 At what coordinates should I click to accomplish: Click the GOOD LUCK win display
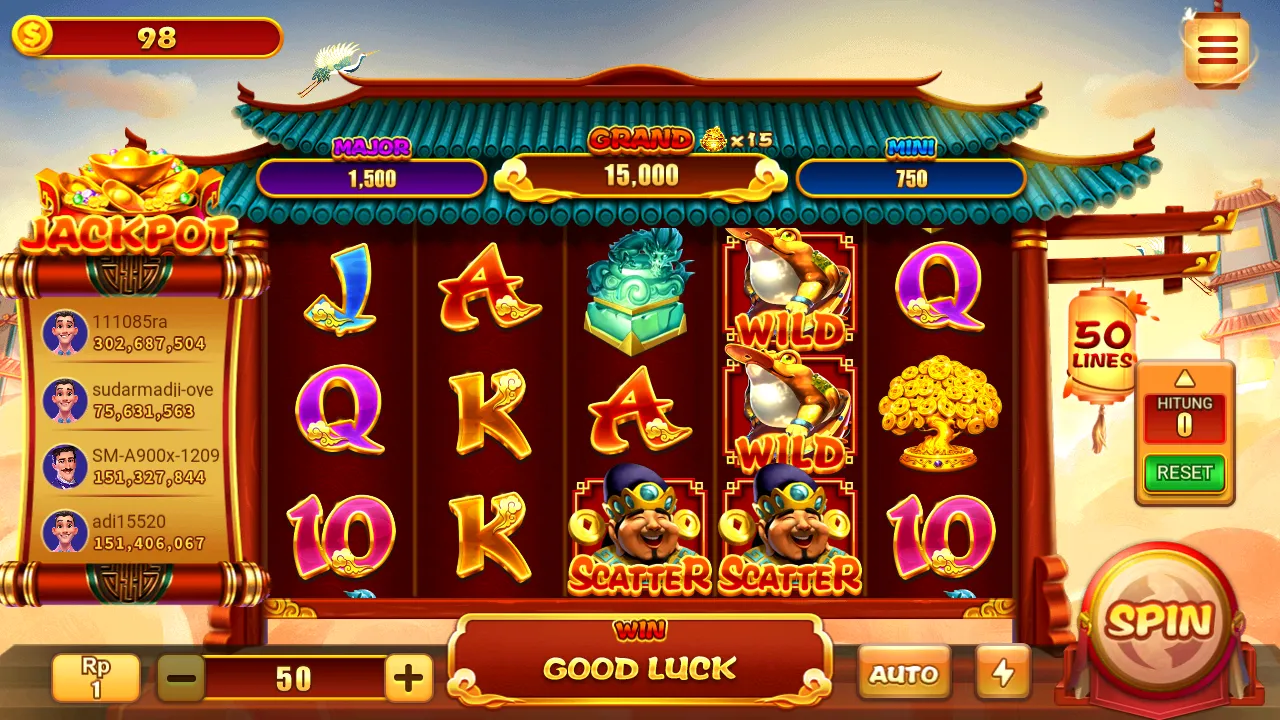640,668
